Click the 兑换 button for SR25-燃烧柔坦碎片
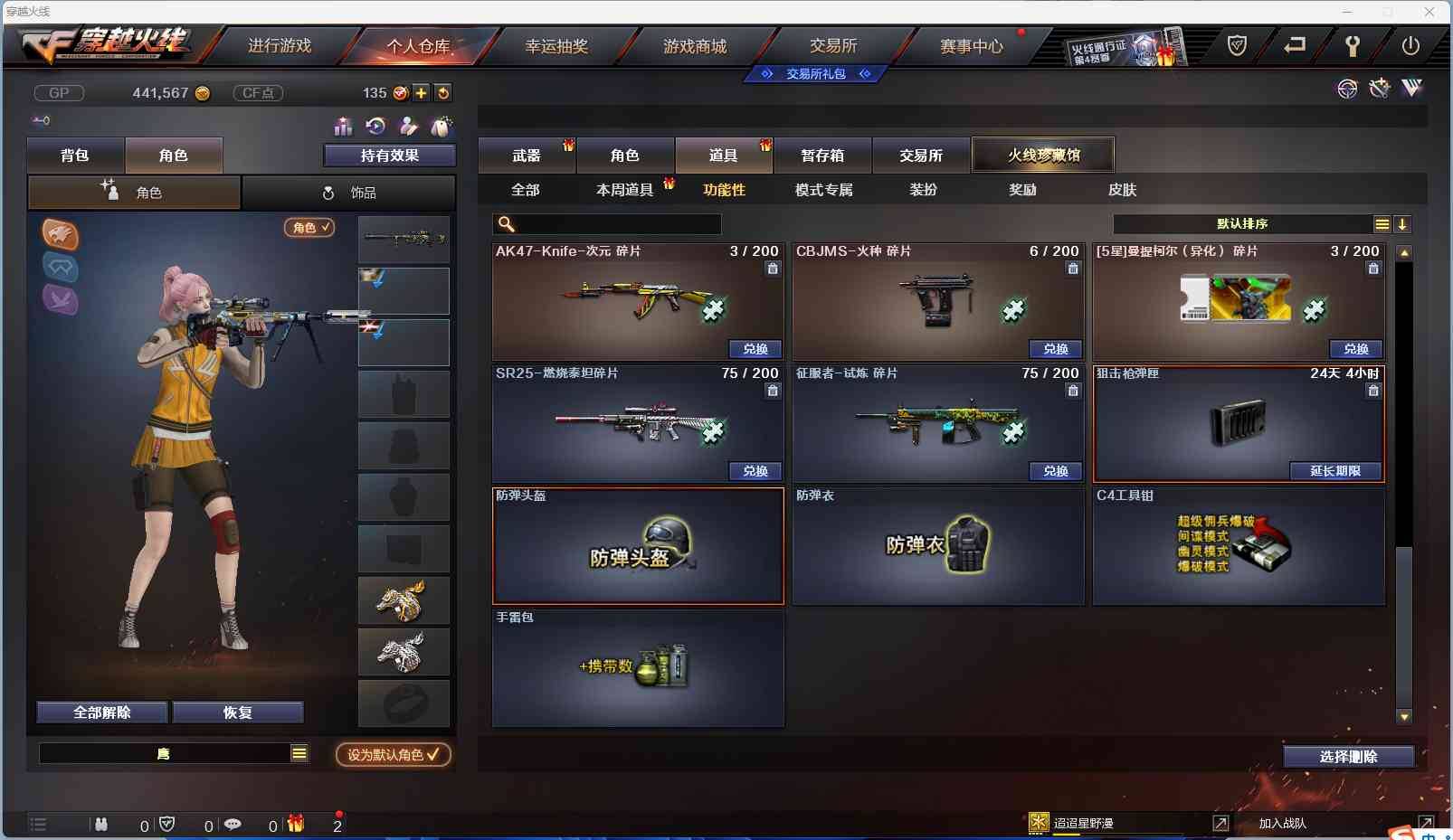Viewport: 1453px width, 840px height. click(756, 471)
